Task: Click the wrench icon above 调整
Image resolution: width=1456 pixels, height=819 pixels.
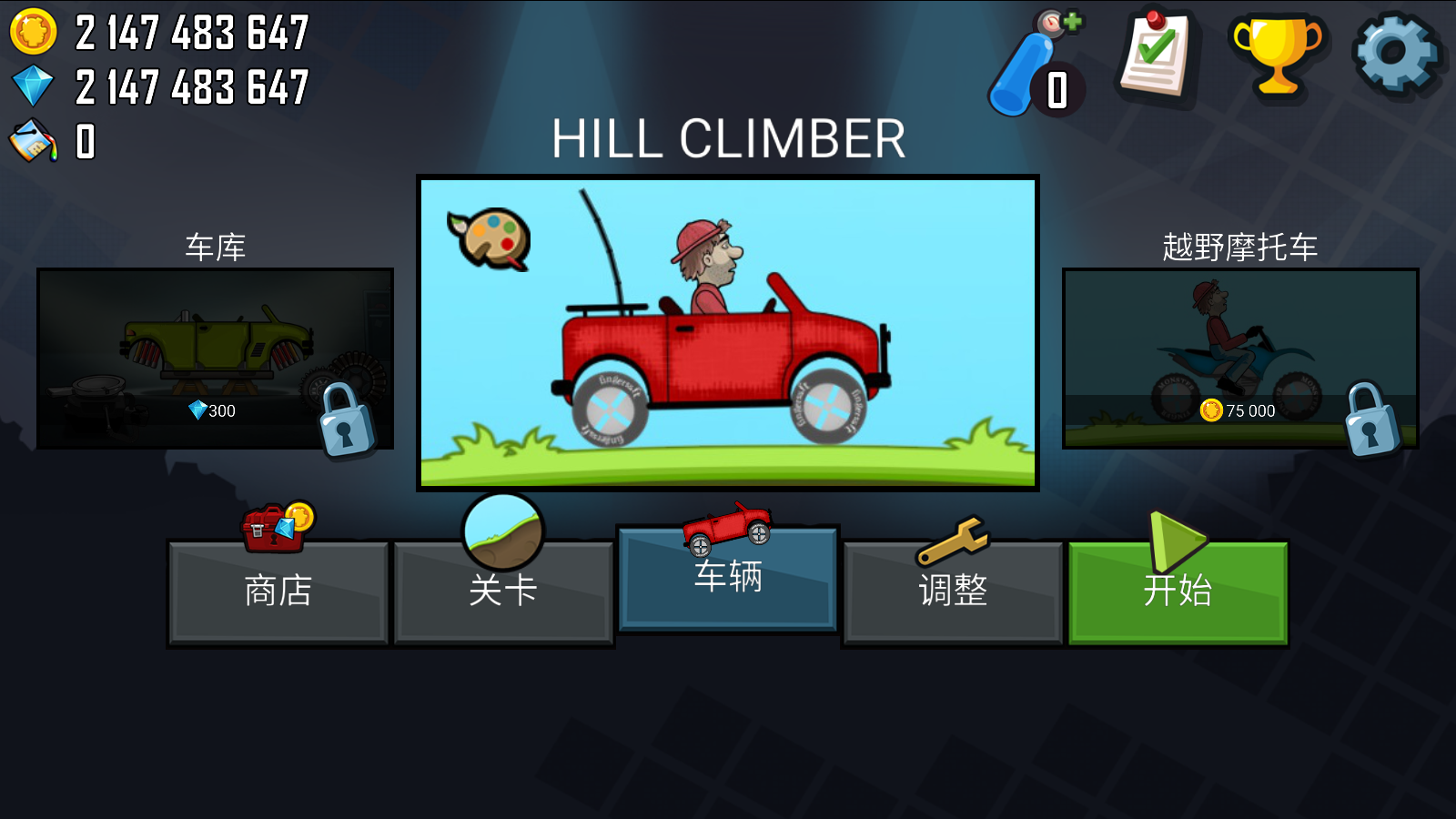Action: [x=952, y=535]
